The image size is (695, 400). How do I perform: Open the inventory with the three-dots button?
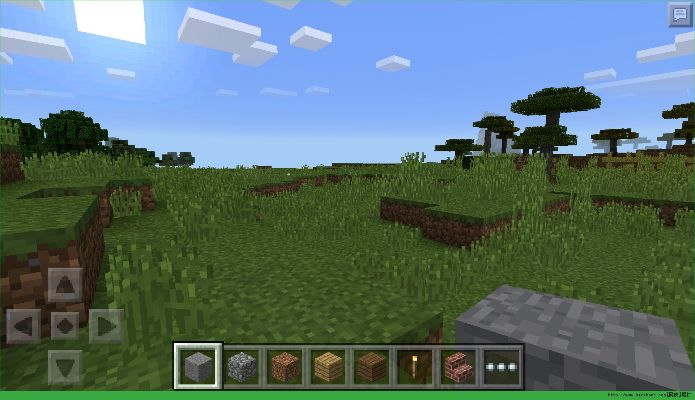pos(502,366)
